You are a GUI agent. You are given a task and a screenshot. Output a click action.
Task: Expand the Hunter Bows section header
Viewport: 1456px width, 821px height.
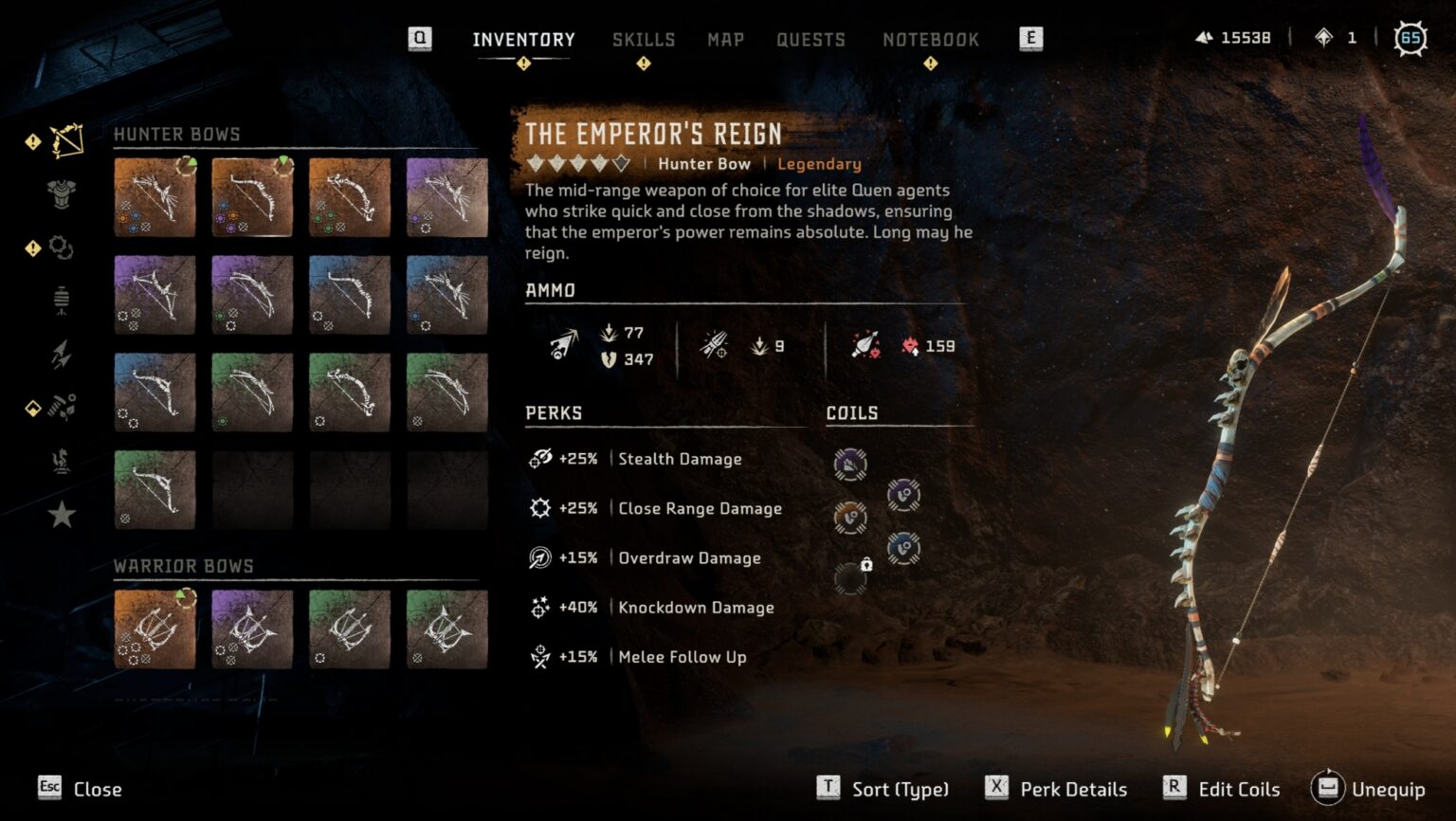tap(176, 134)
